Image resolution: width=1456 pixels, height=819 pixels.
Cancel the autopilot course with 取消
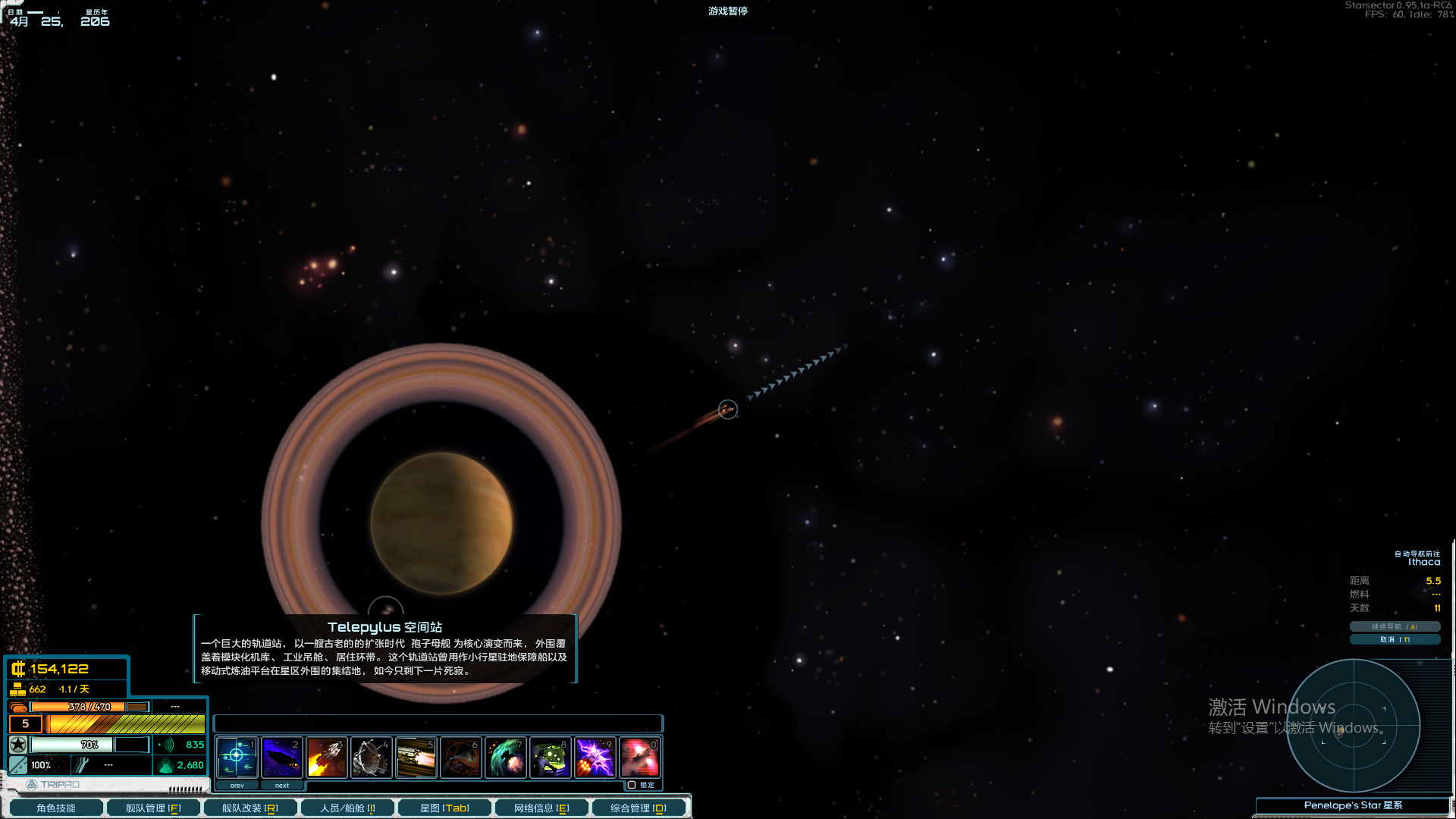pos(1394,639)
